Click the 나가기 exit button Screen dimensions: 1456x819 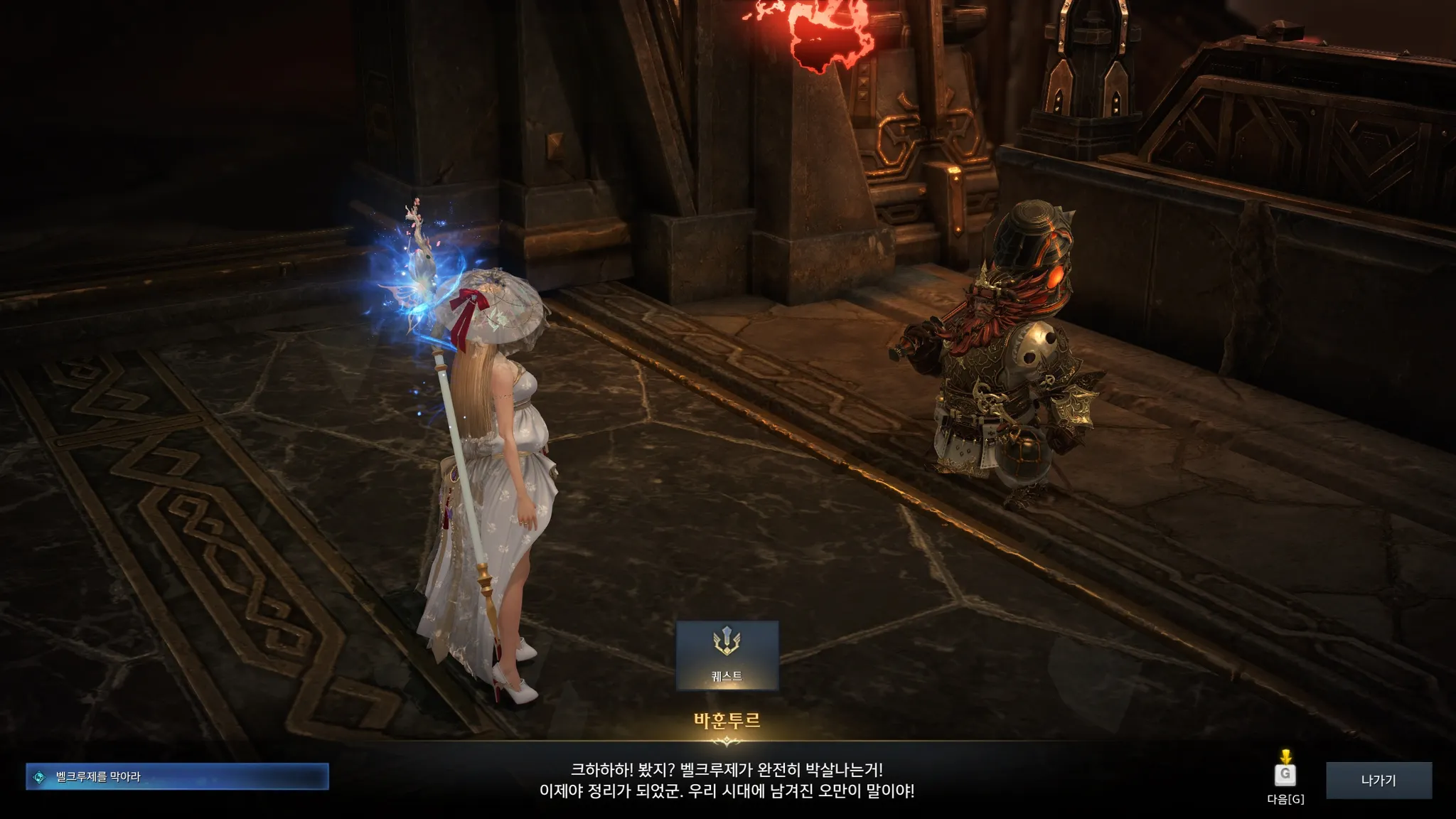coord(1378,780)
